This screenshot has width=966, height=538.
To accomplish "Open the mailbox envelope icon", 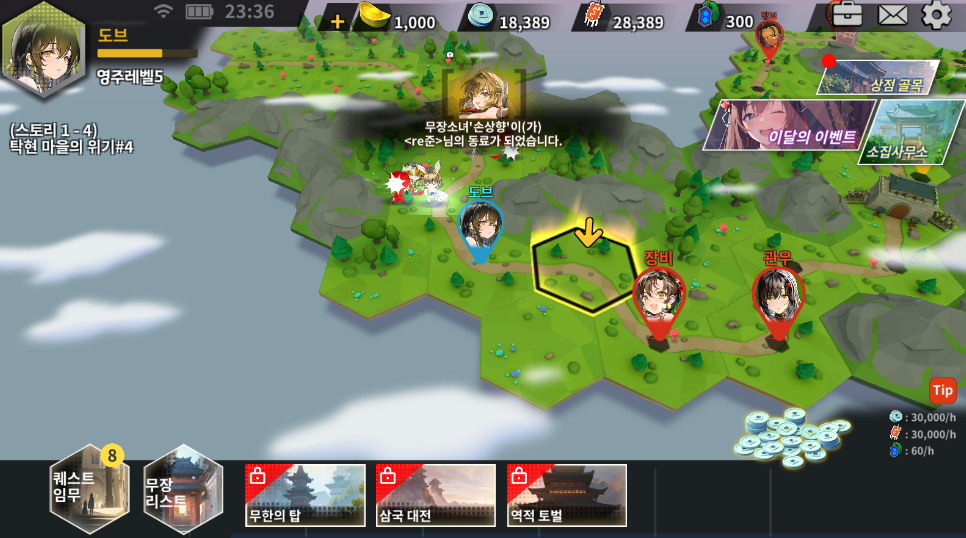I will [892, 15].
